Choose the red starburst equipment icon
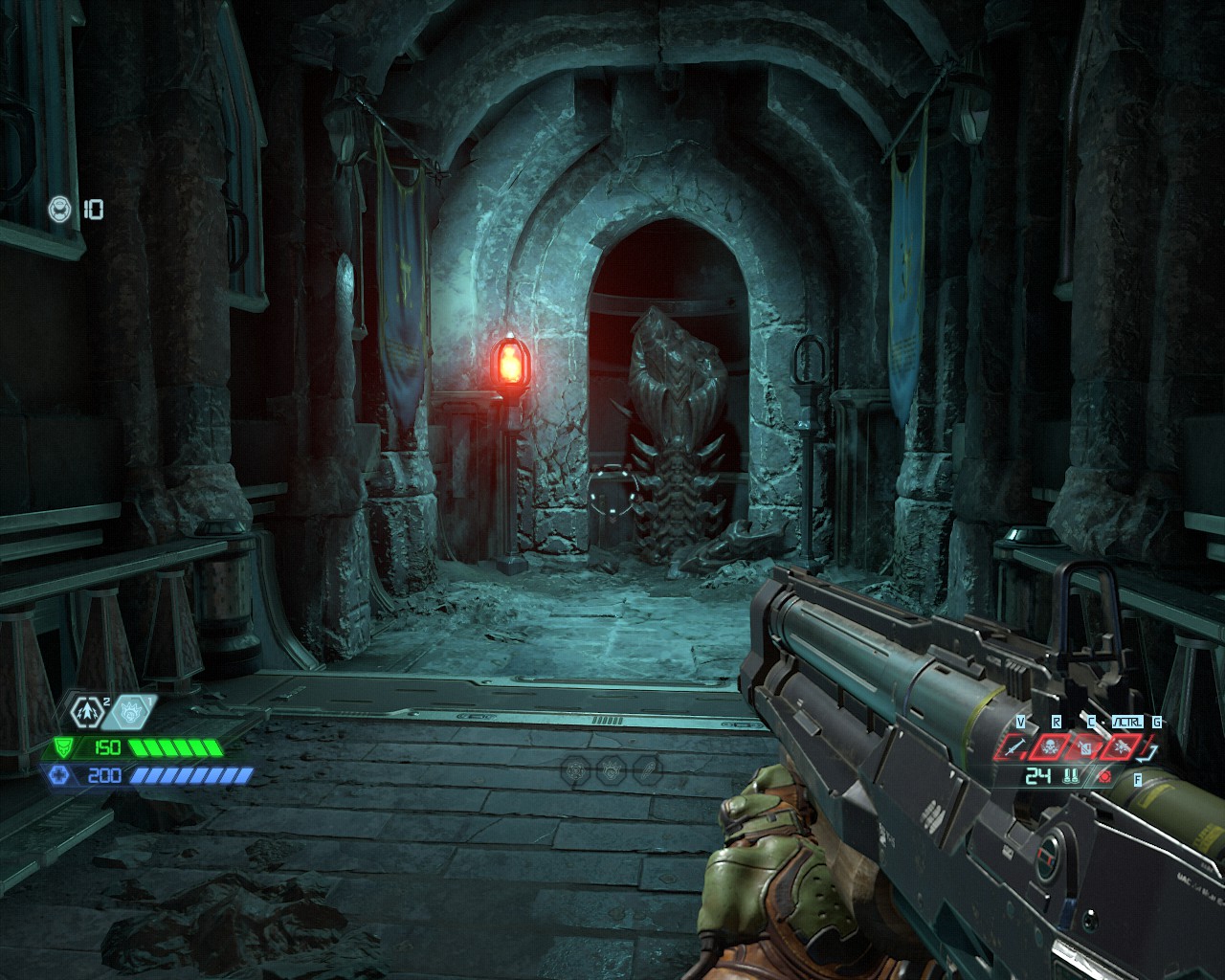Screen dimensions: 1225x980 (1119, 746)
